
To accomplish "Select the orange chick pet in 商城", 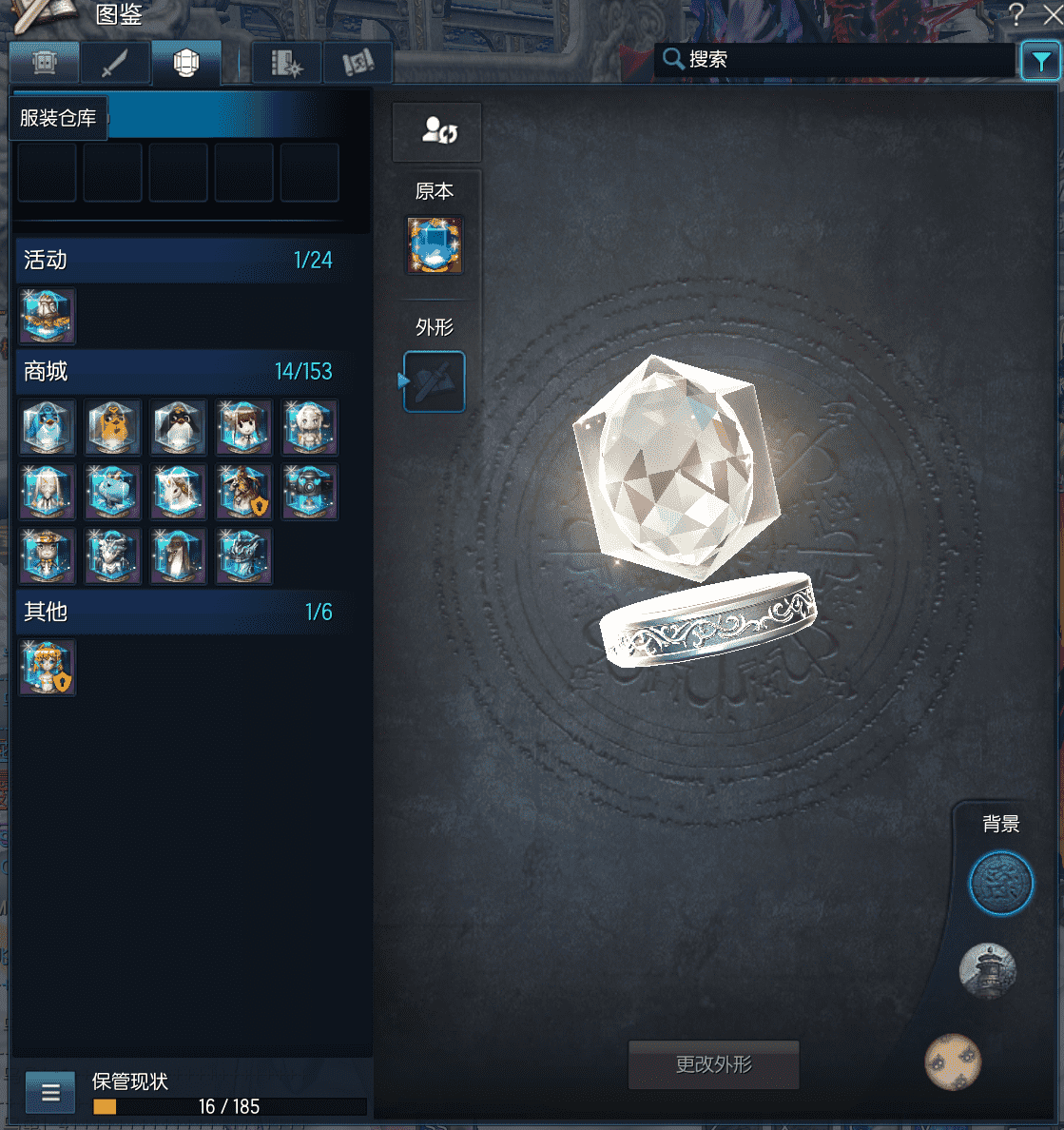I will point(113,427).
